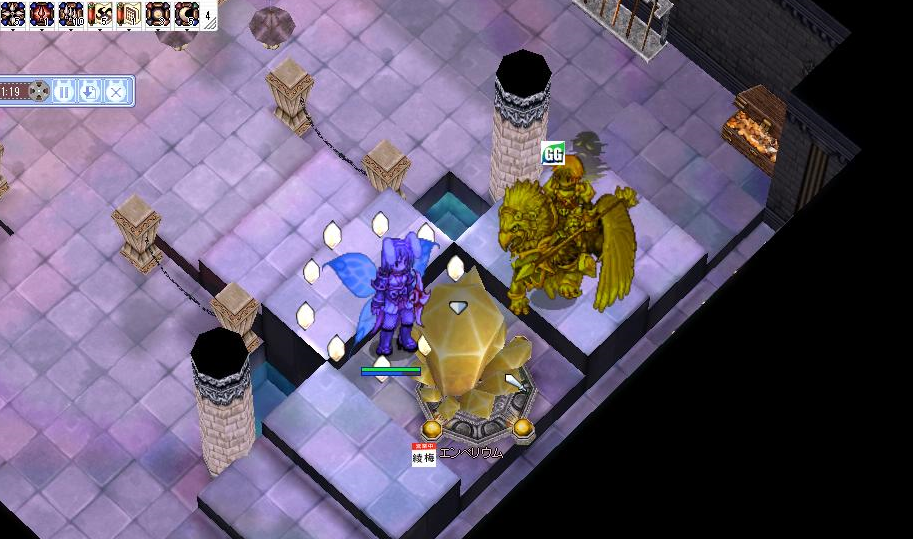Save the recording with the download button
This screenshot has width=913, height=539.
89,92
